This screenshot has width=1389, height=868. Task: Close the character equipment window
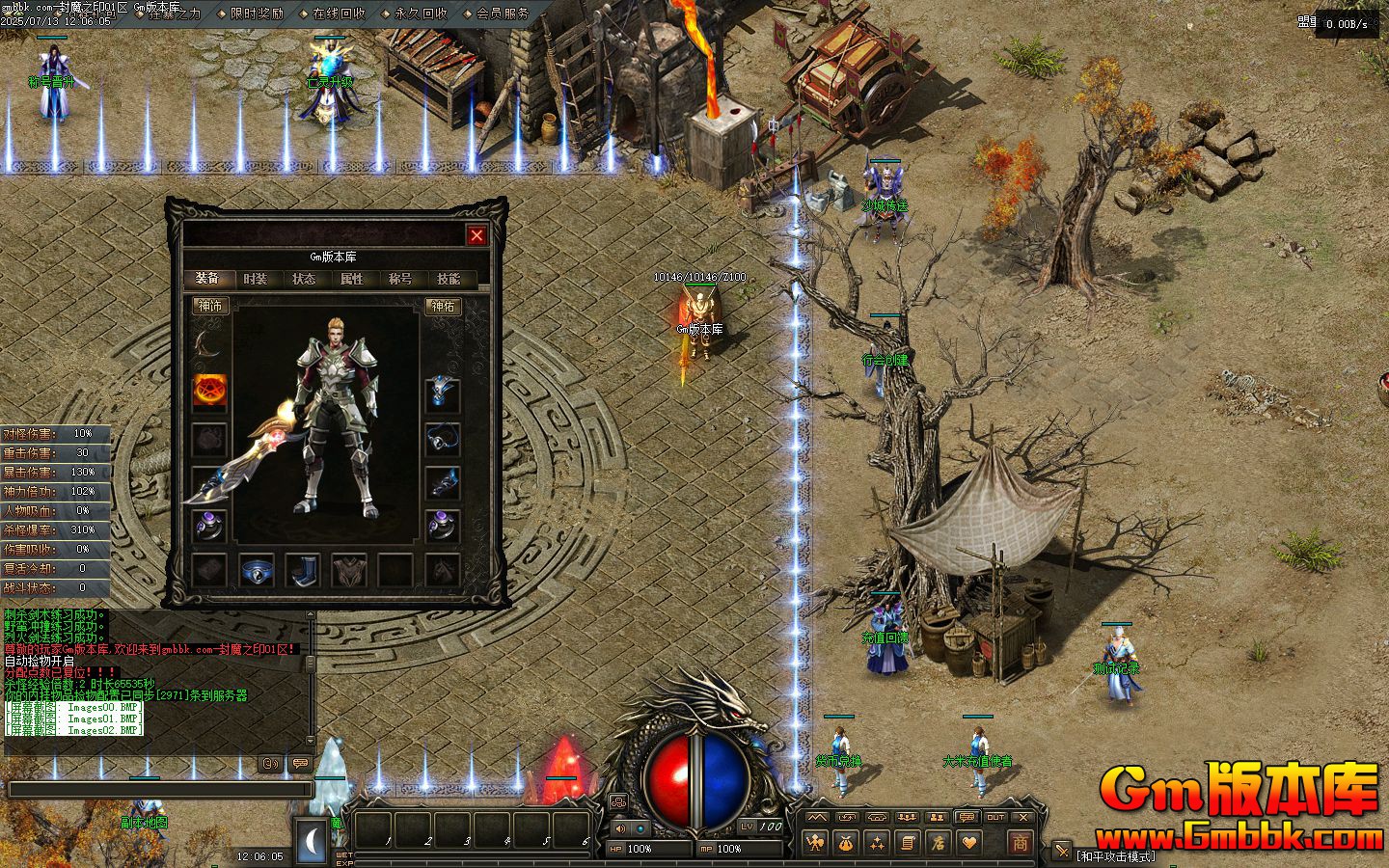point(477,234)
